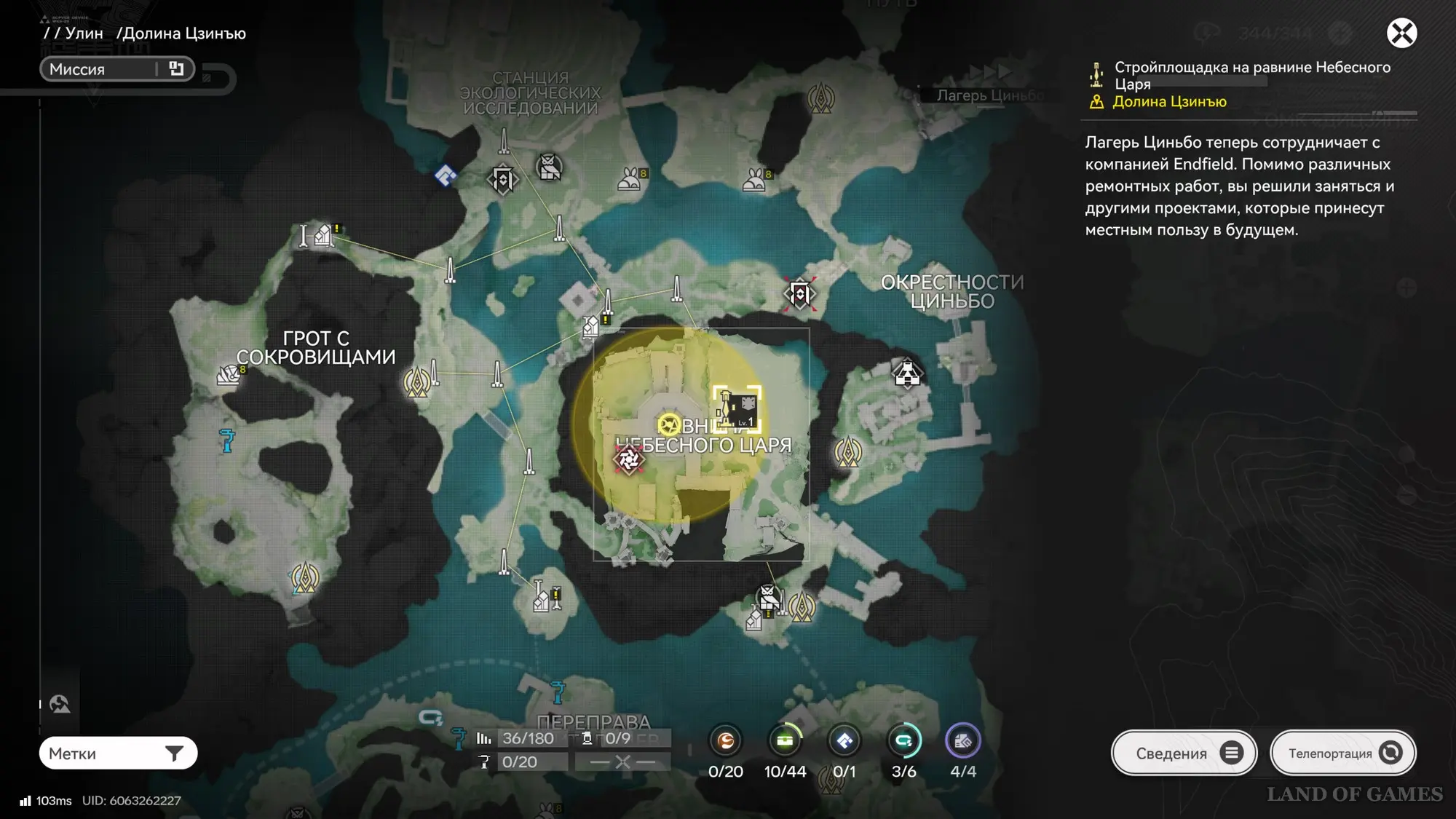Click the region view icon above Метки

click(x=60, y=704)
